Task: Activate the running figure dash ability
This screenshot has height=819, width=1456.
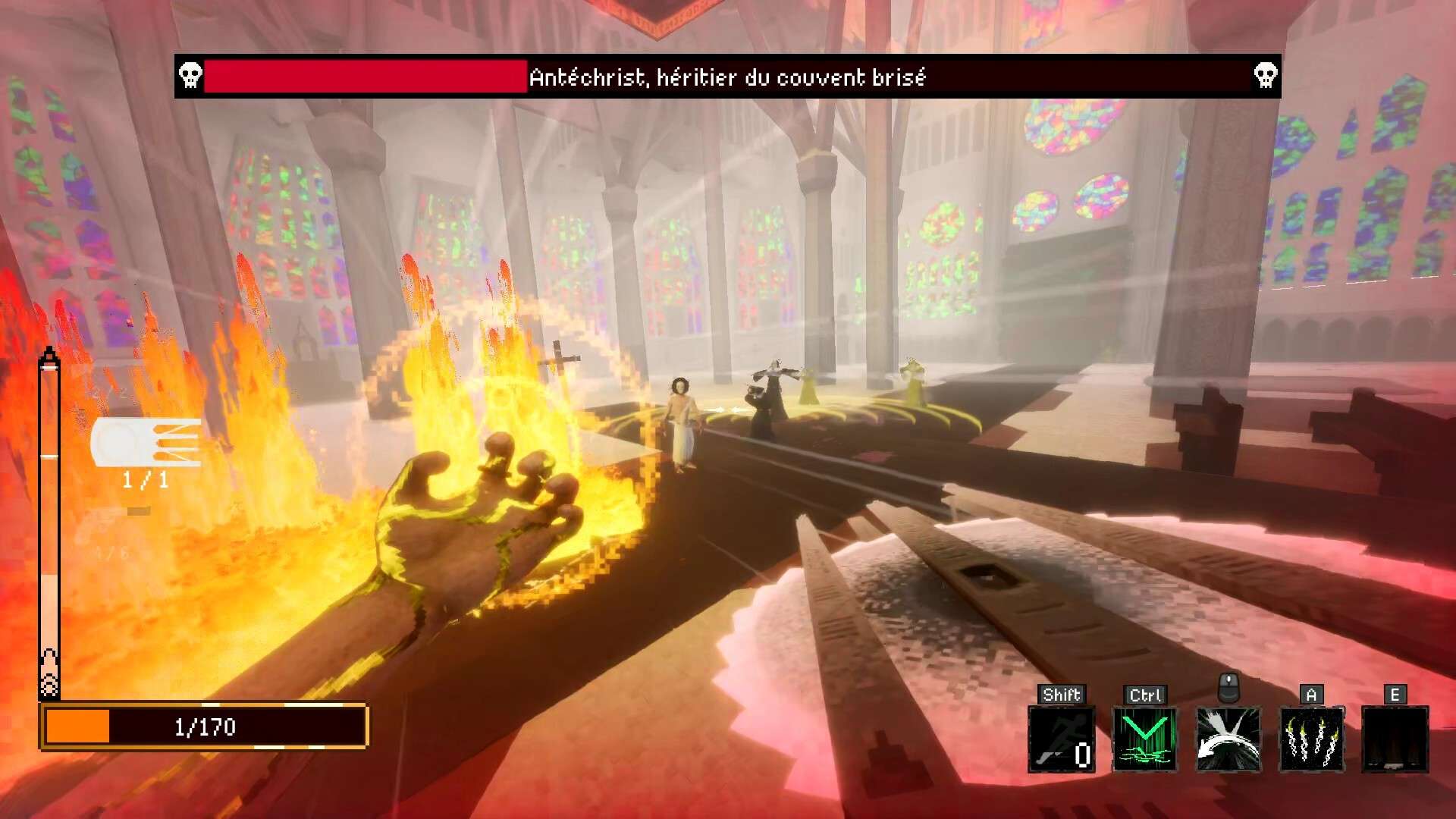Action: coord(1061,739)
